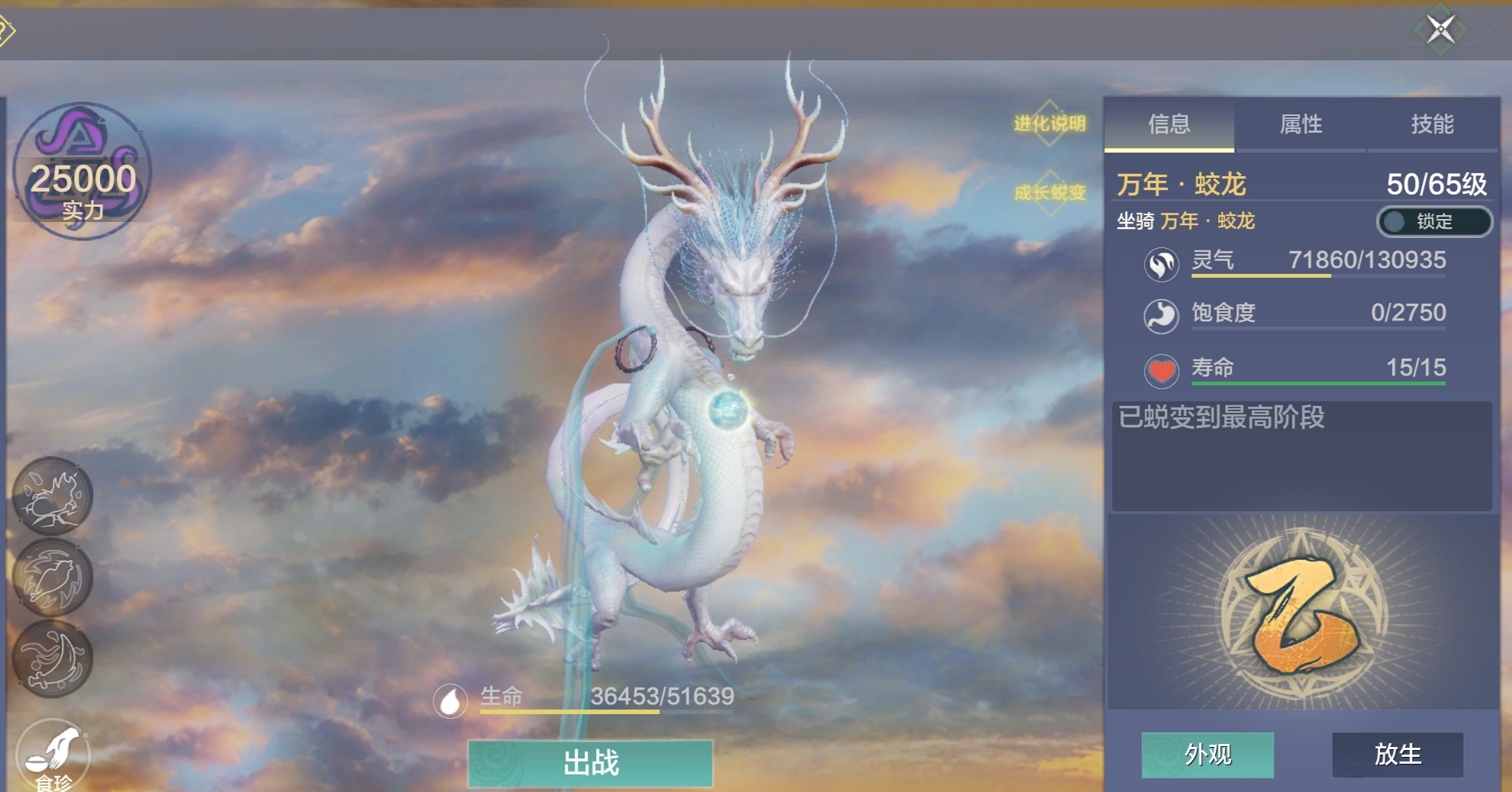
Task: Switch to the 信息 tab
Action: pyautogui.click(x=1169, y=124)
